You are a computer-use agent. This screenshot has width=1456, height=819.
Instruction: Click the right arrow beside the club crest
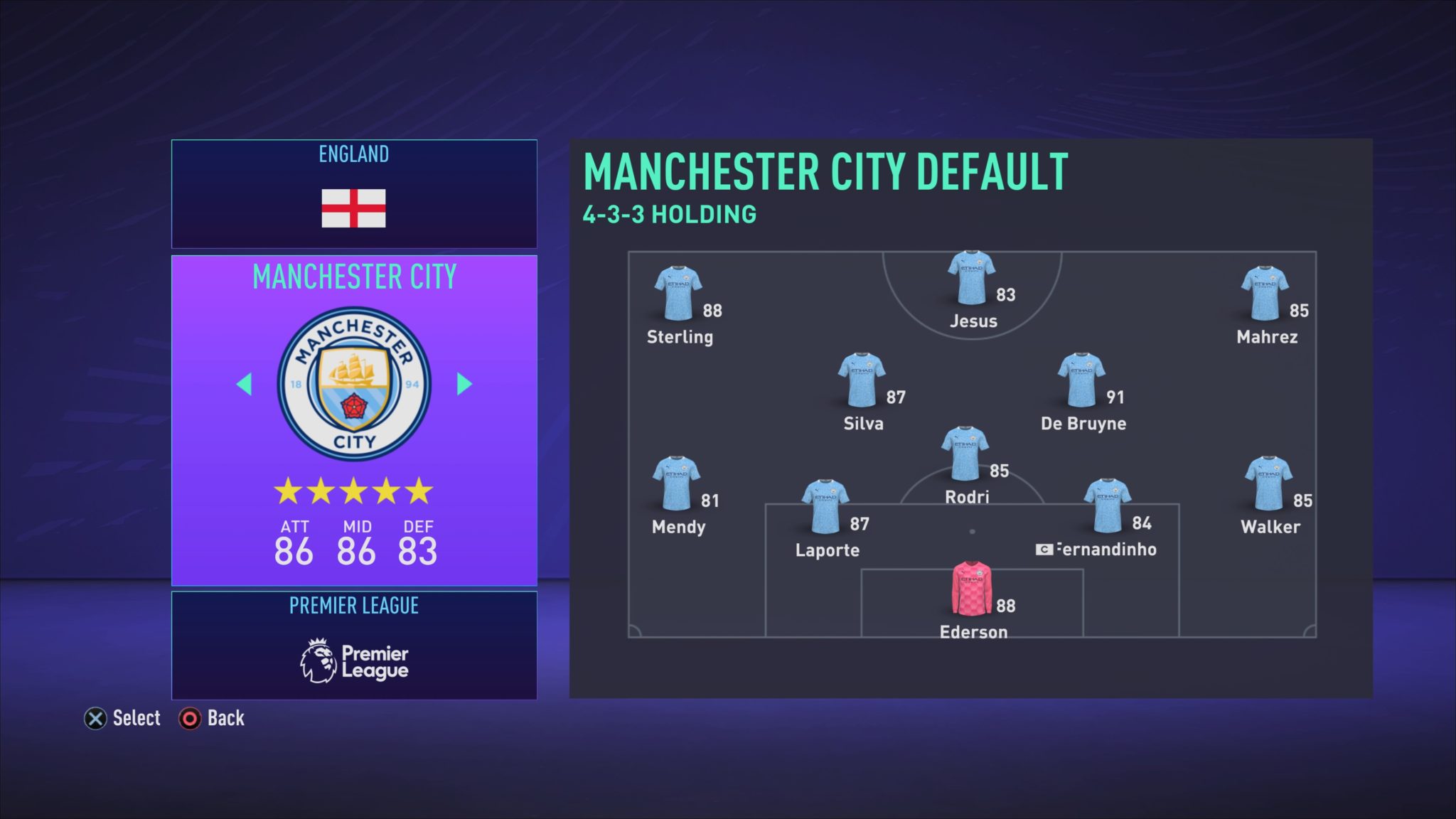point(464,384)
